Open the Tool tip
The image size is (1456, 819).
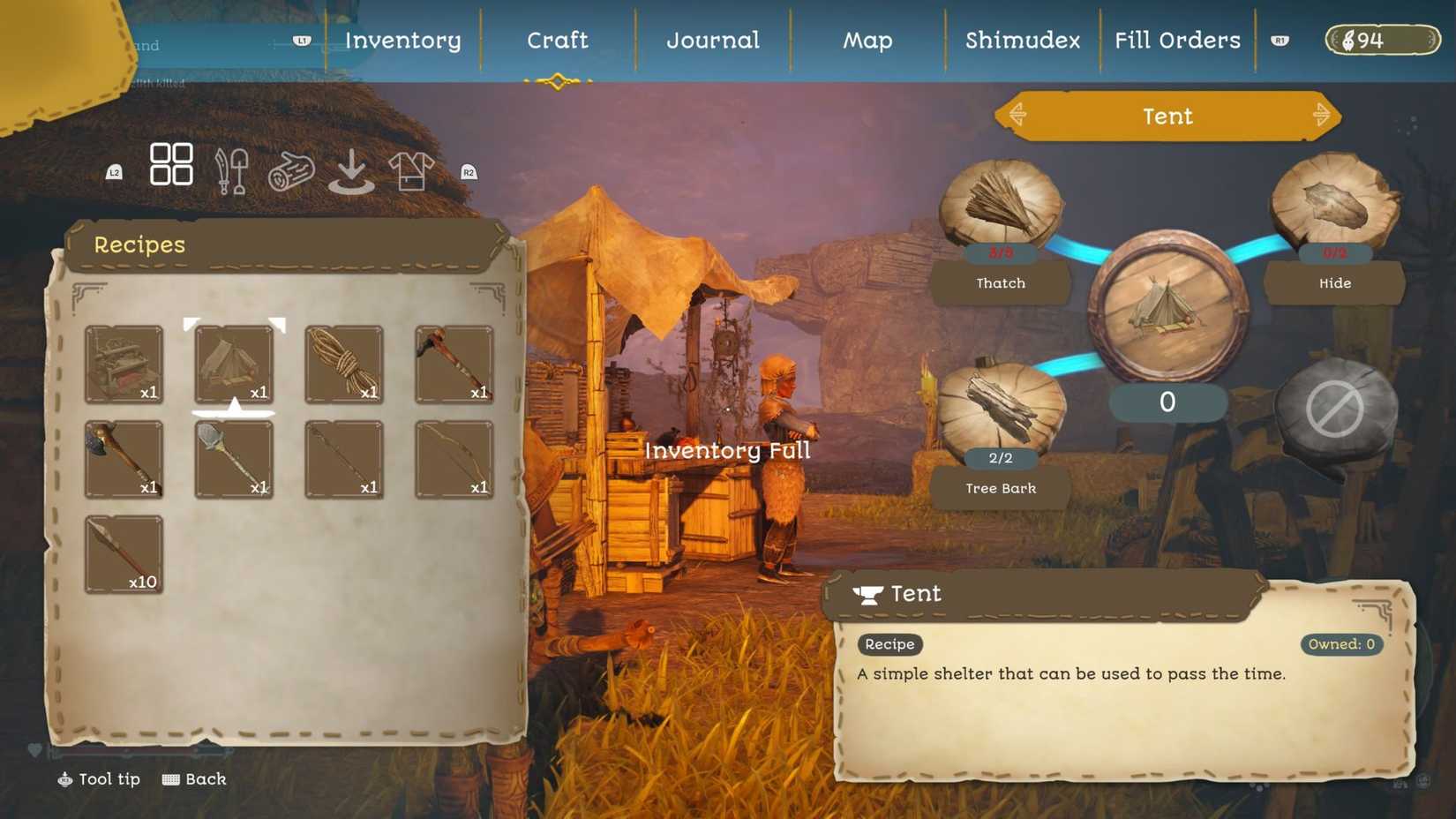tap(98, 779)
